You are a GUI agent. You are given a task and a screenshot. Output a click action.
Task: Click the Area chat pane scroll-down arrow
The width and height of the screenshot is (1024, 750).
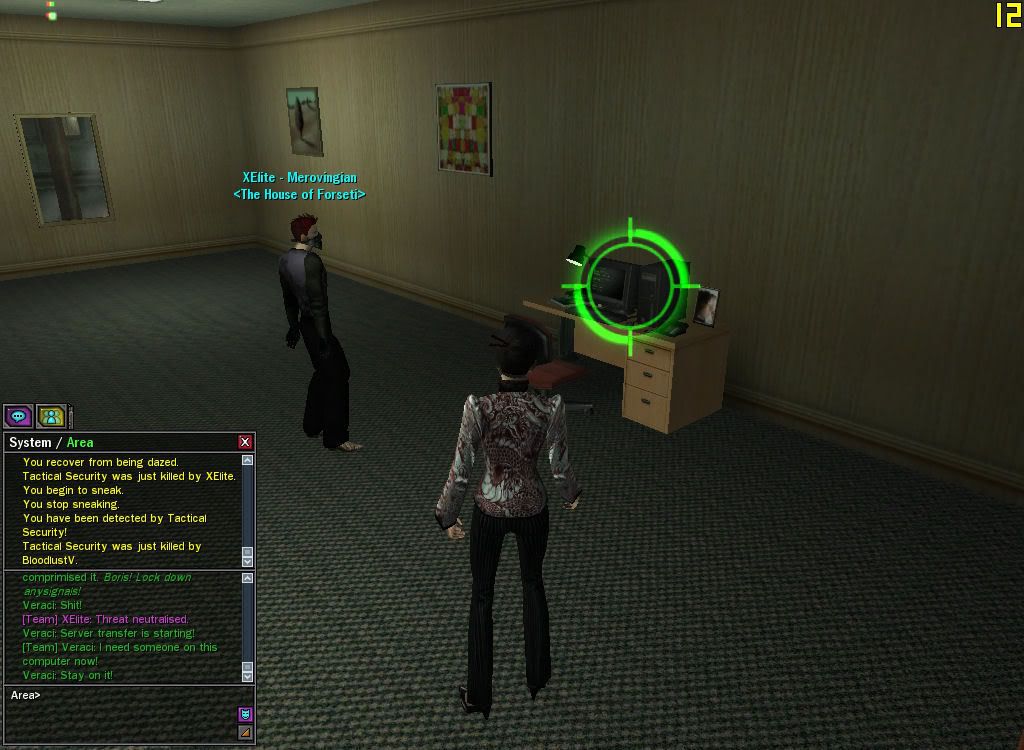pos(247,676)
